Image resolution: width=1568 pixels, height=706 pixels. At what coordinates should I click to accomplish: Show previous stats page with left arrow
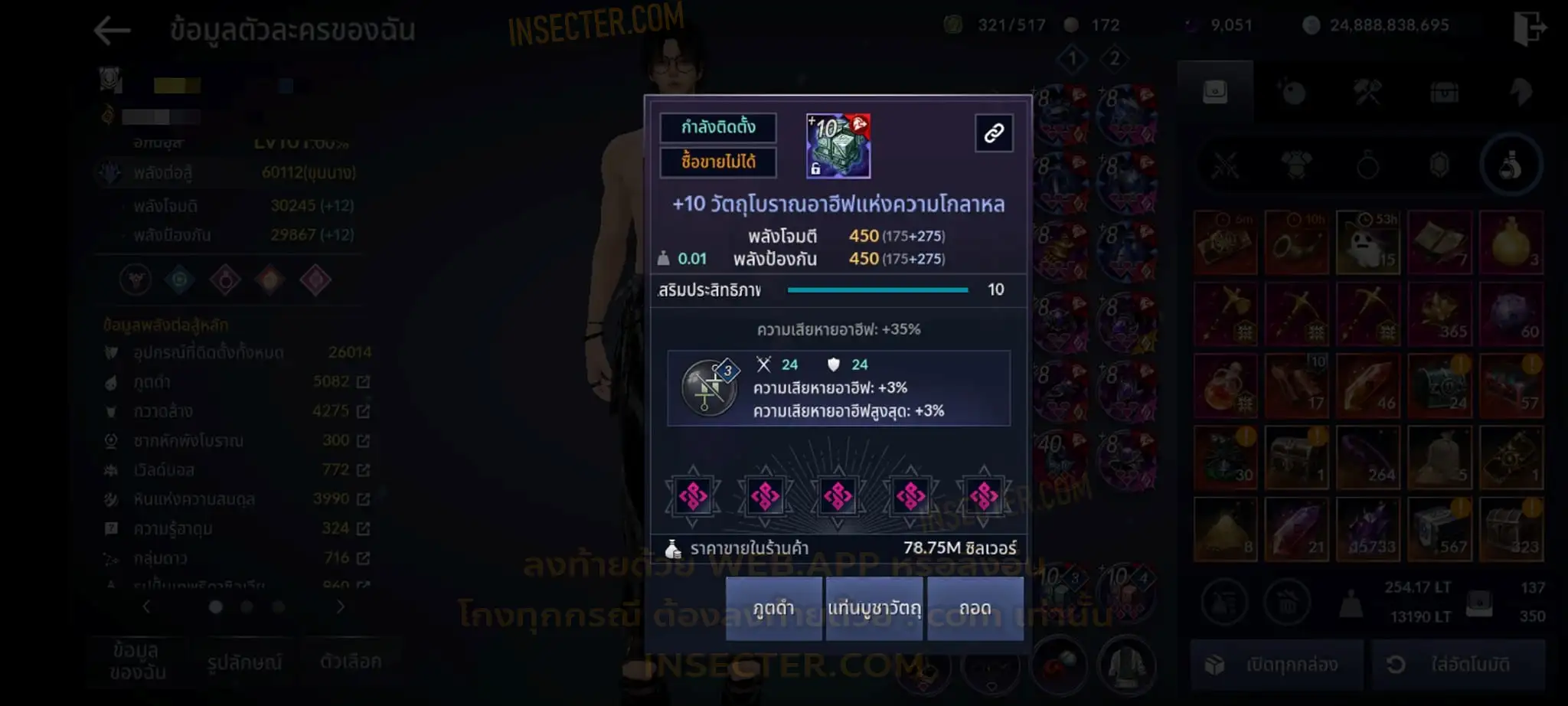146,607
